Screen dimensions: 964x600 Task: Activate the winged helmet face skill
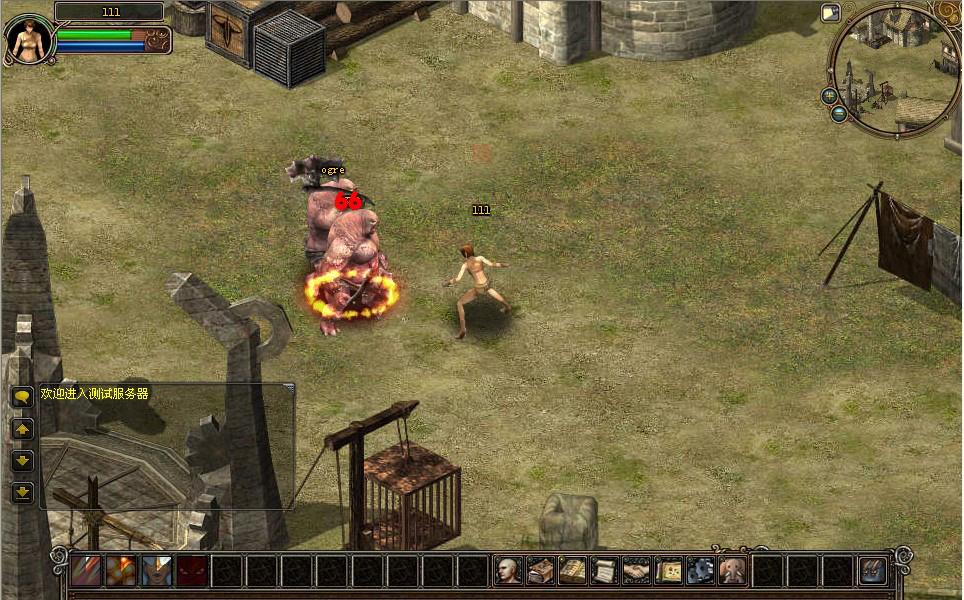[x=156, y=571]
